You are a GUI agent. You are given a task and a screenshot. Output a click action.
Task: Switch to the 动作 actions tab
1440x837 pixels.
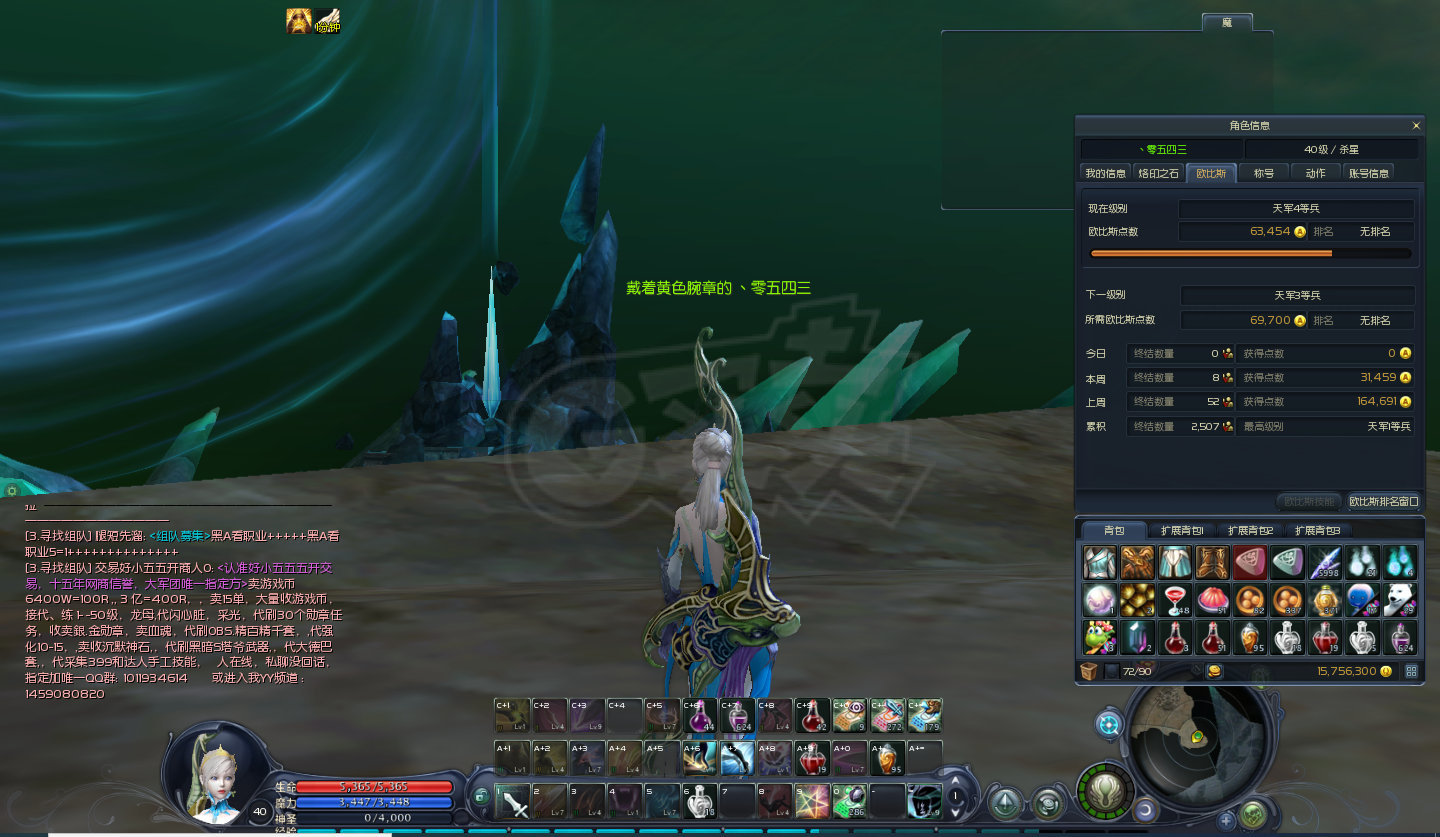click(1315, 173)
